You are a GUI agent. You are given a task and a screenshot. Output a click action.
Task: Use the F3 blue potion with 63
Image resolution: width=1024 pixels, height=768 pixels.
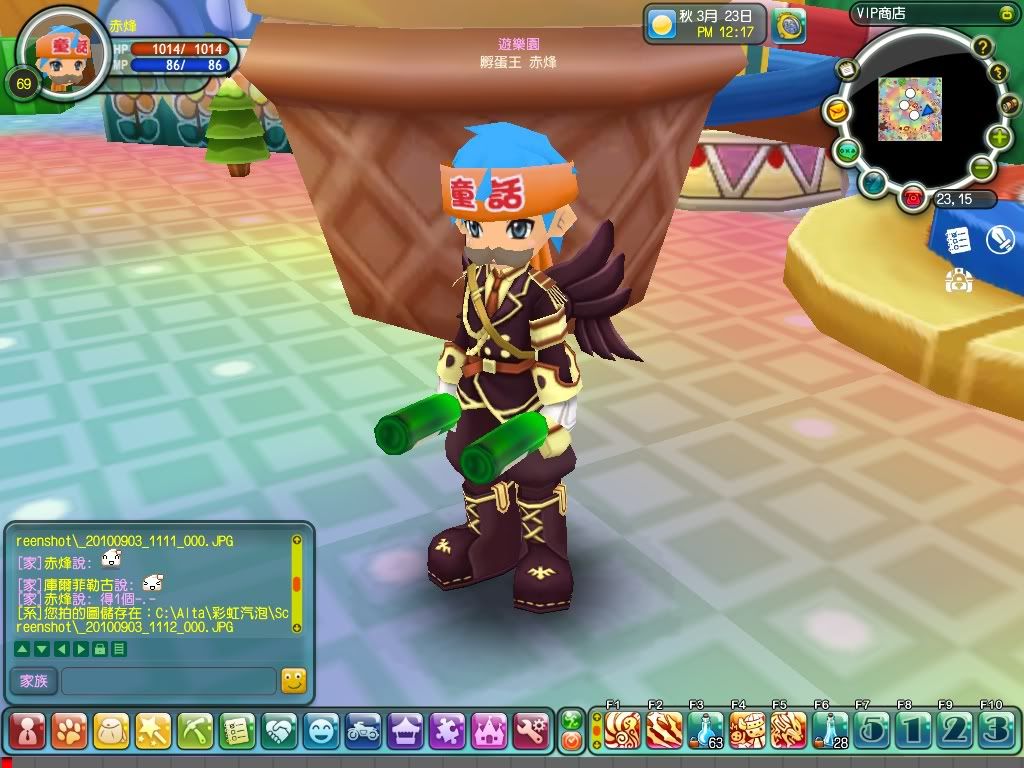tap(706, 730)
